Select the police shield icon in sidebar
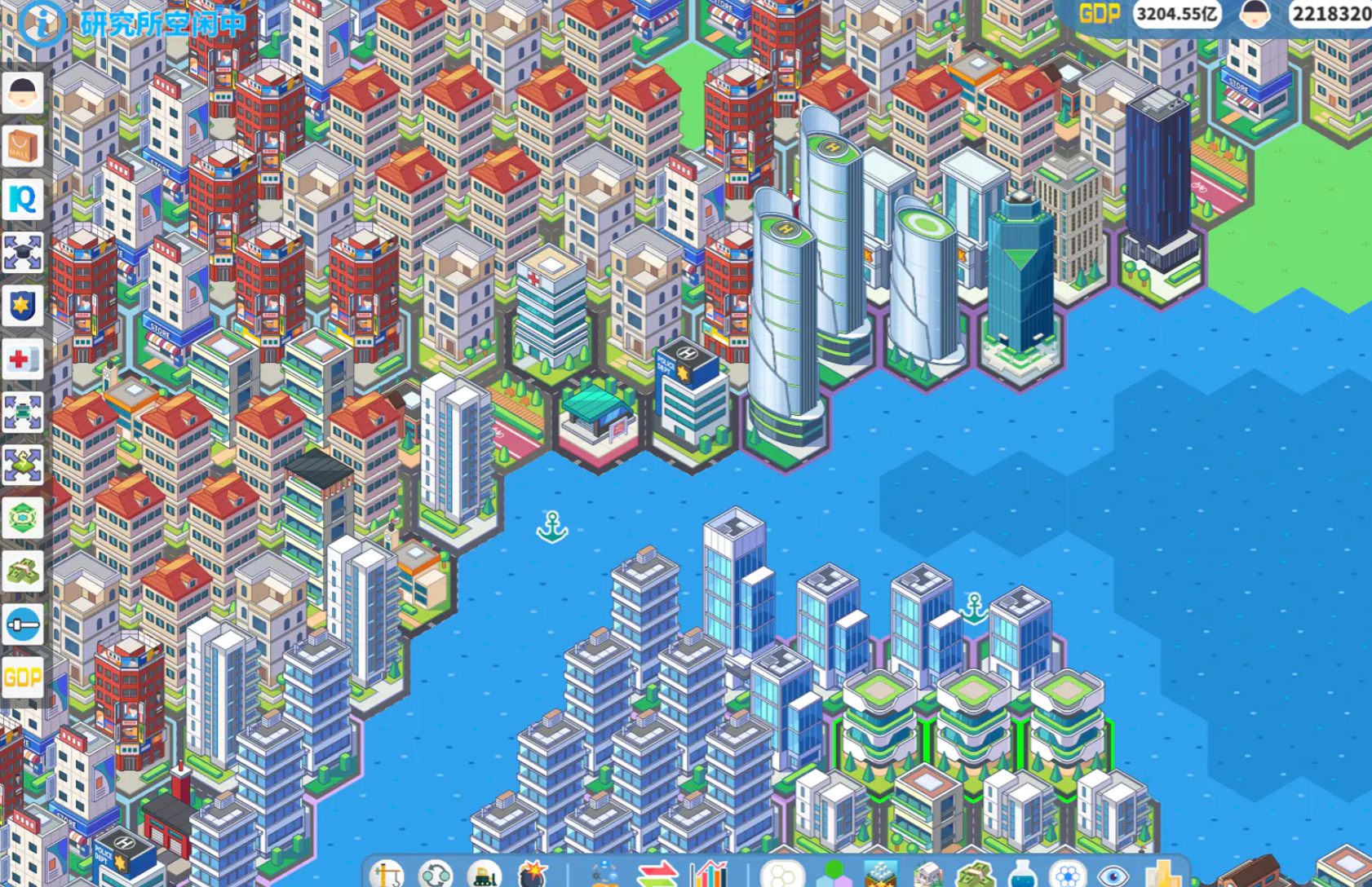This screenshot has height=887, width=1372. (x=22, y=304)
